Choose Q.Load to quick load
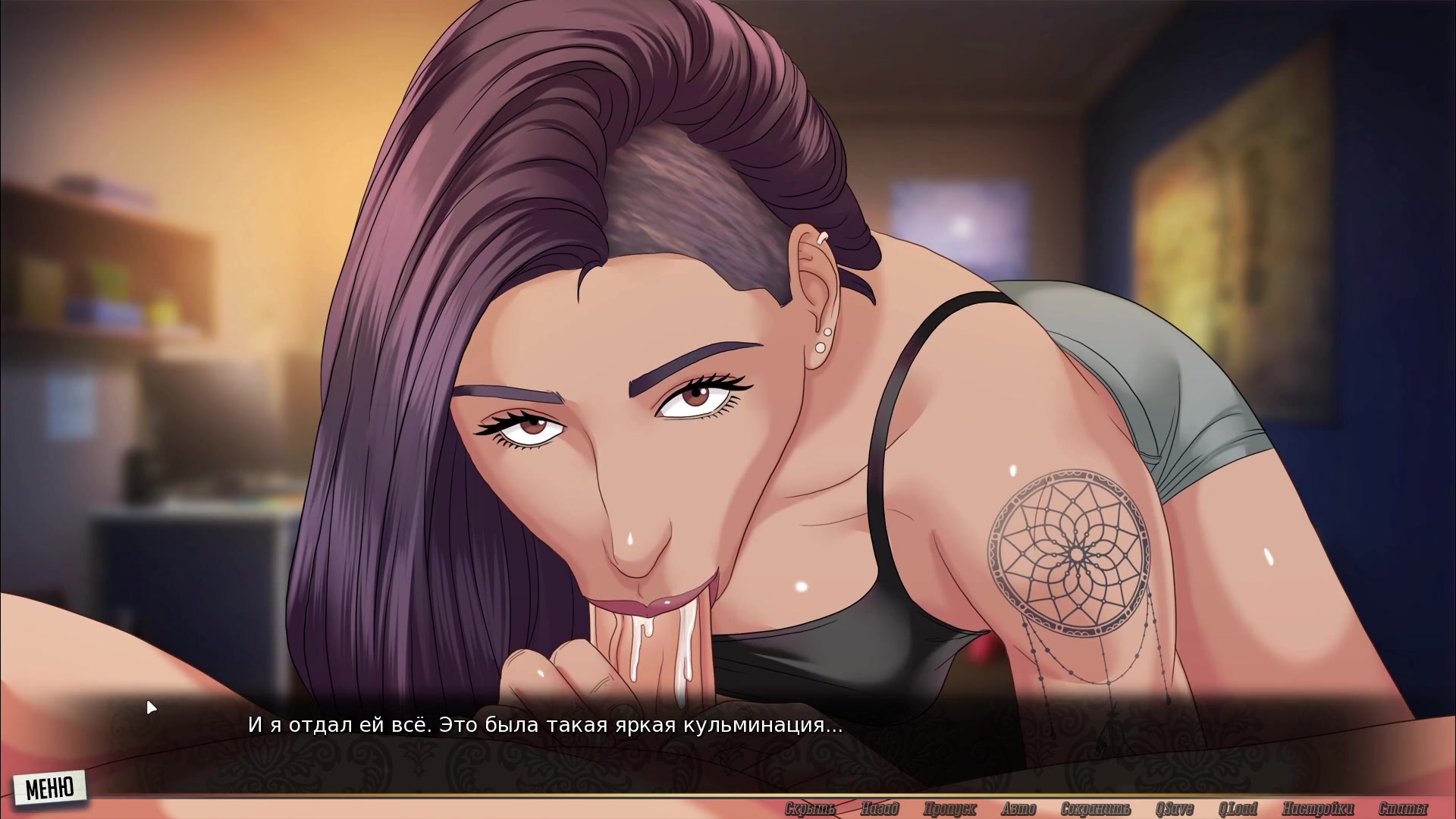The height and width of the screenshot is (819, 1456). 1238,809
